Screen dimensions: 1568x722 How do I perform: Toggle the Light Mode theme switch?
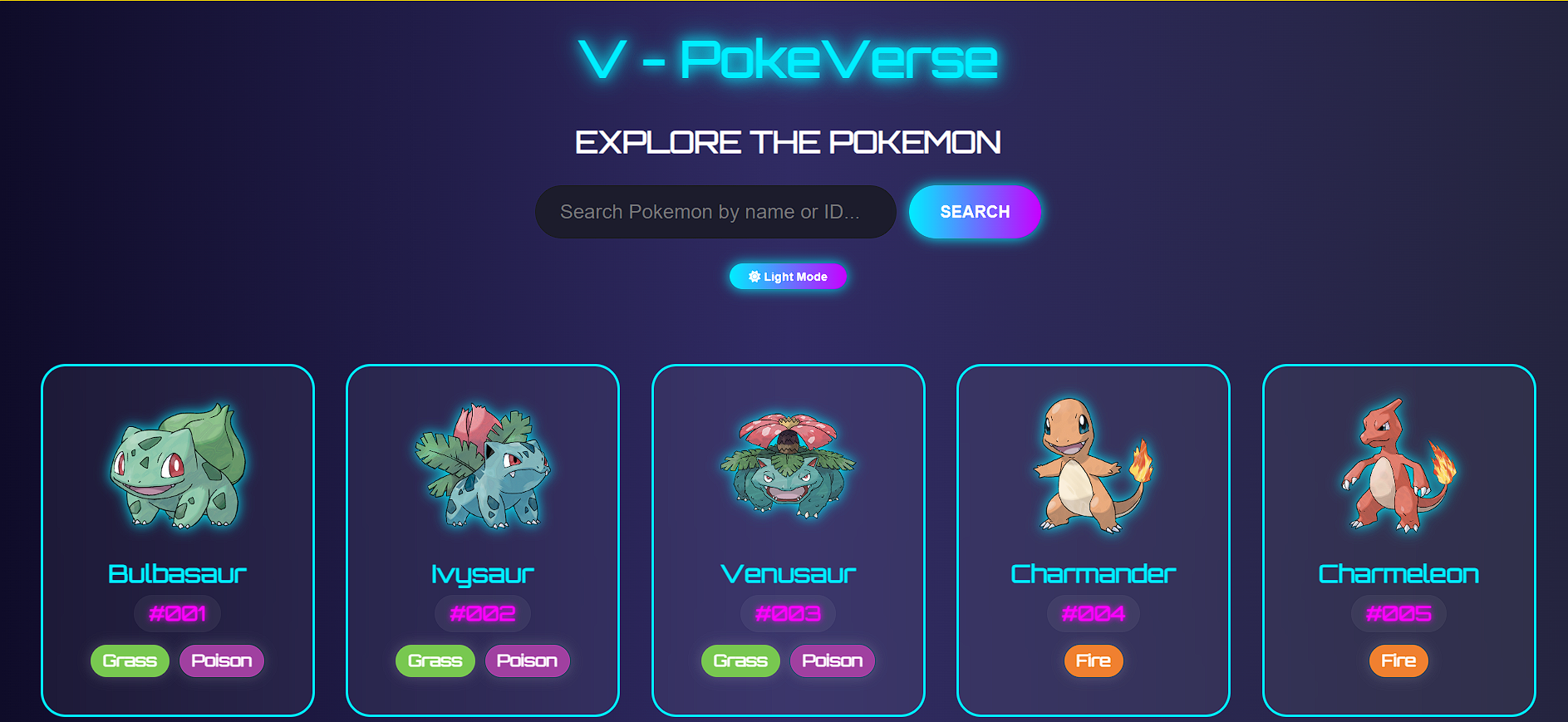(x=788, y=276)
